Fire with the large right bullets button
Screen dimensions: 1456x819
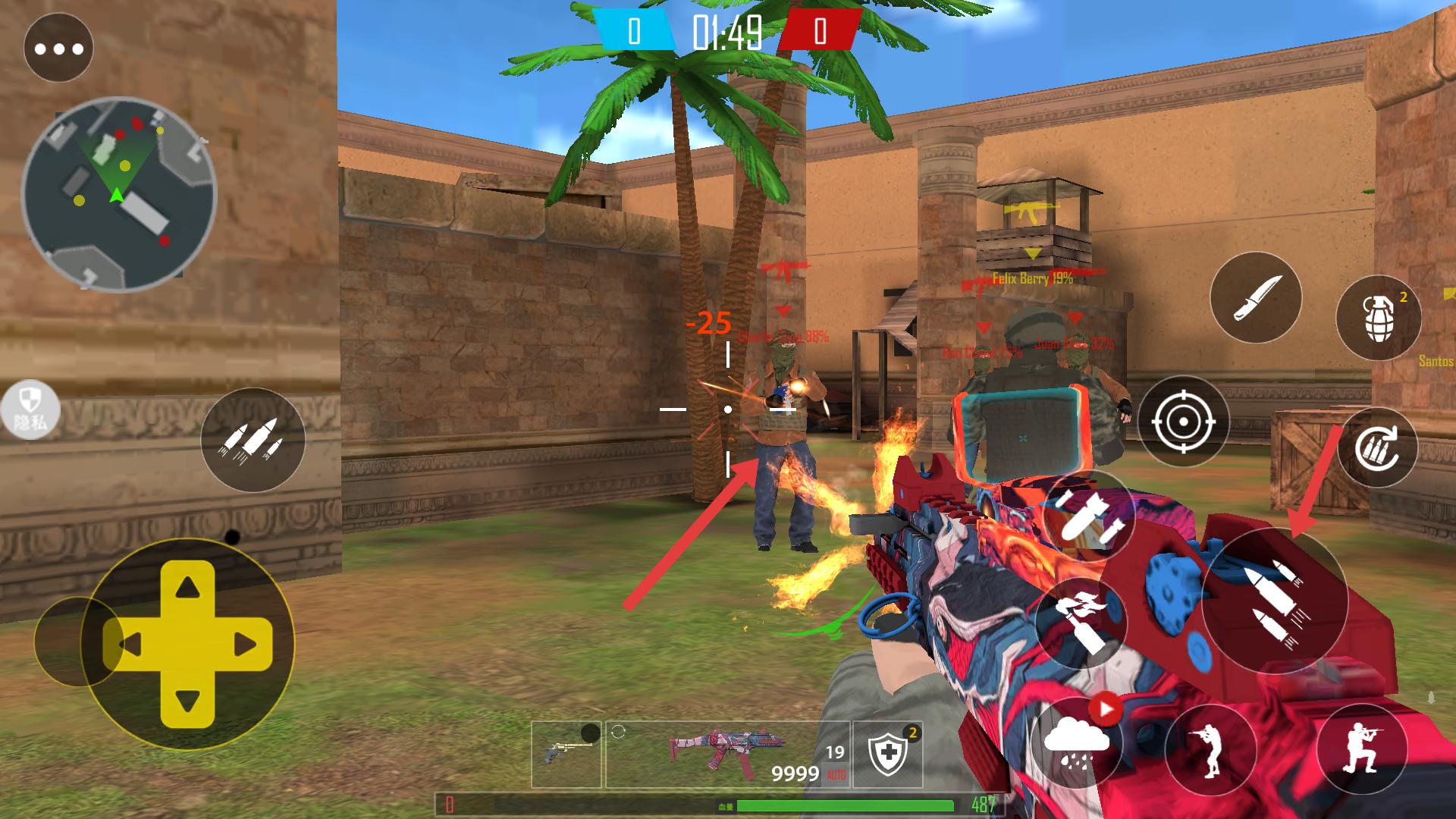tap(1274, 601)
